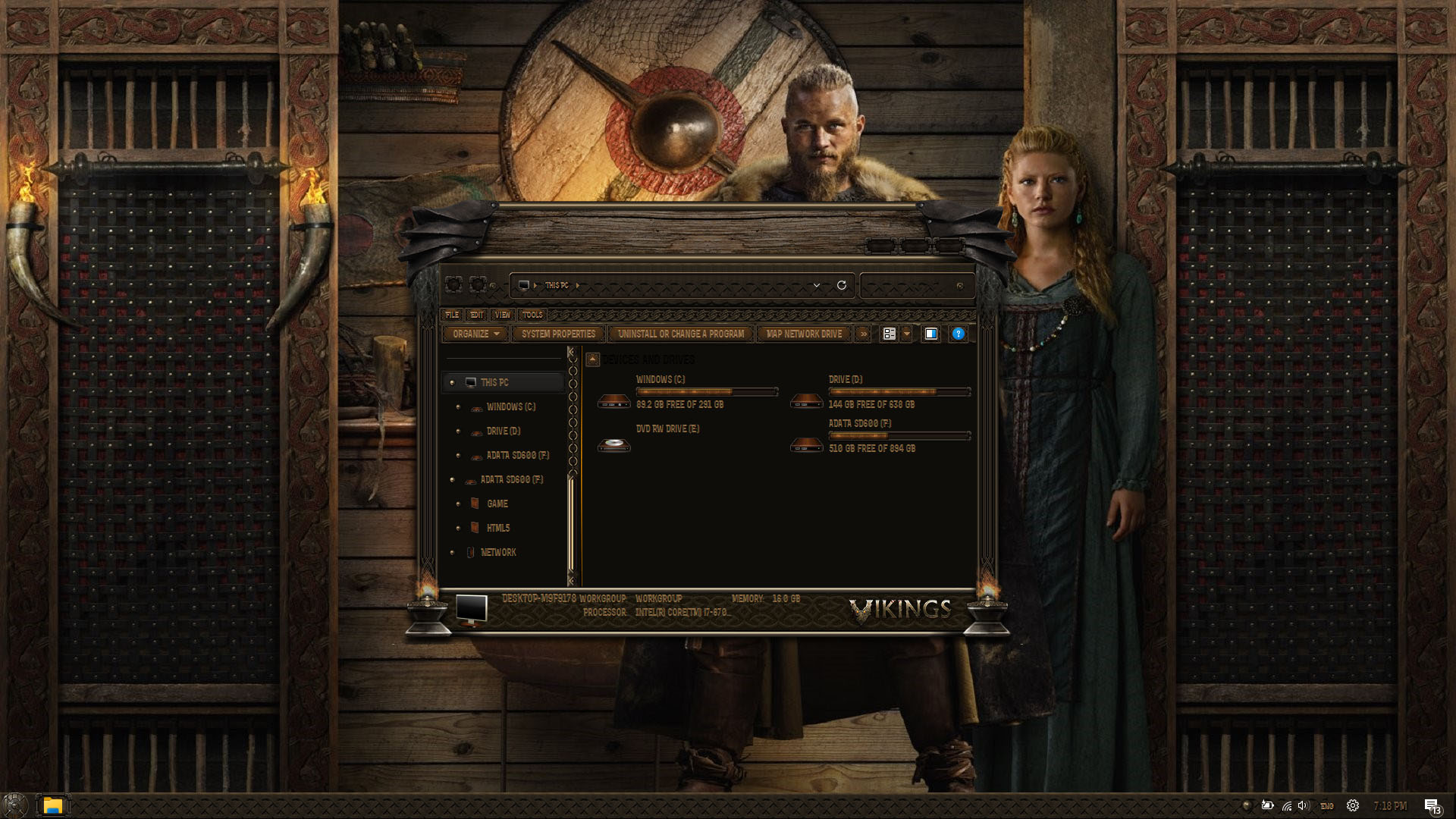Click the search box in Explorer
Screen dimensions: 1456x819
[910, 286]
